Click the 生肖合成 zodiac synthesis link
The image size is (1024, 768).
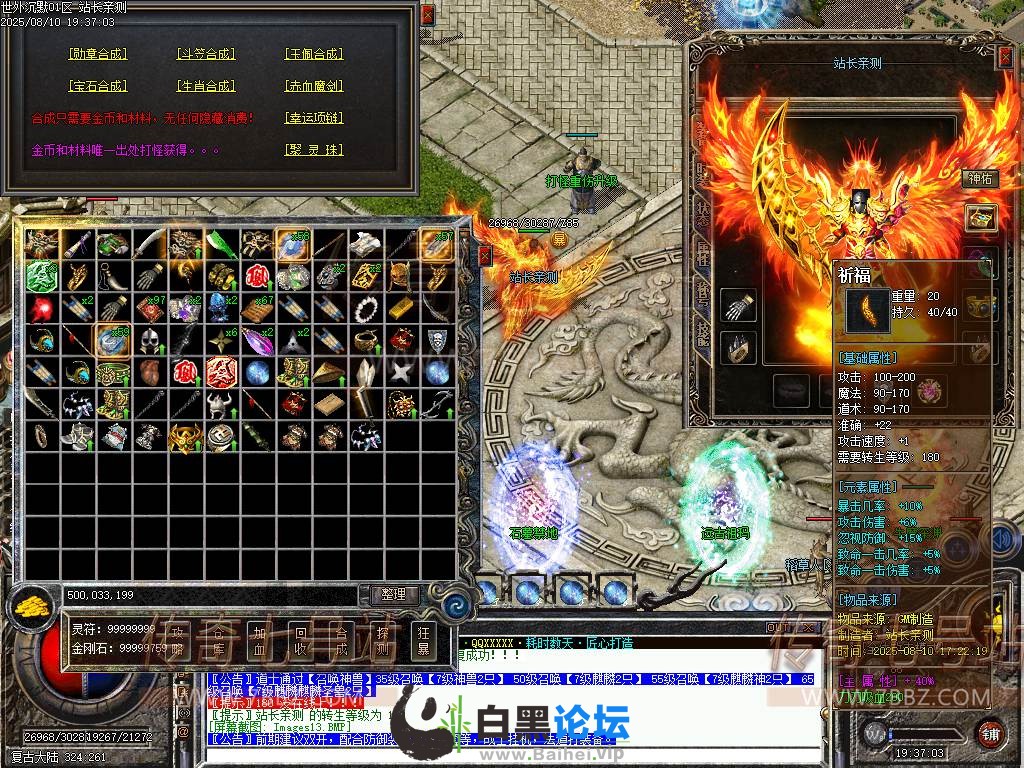pyautogui.click(x=205, y=86)
